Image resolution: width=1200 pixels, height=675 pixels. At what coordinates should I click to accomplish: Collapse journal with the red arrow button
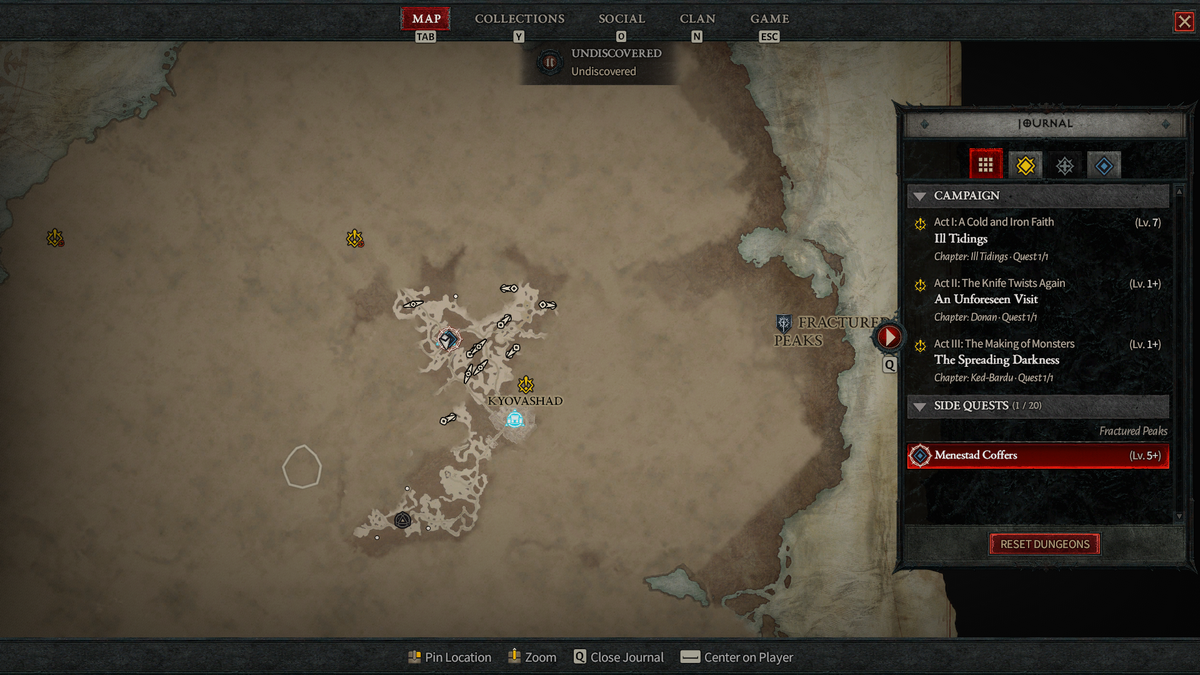pos(889,337)
